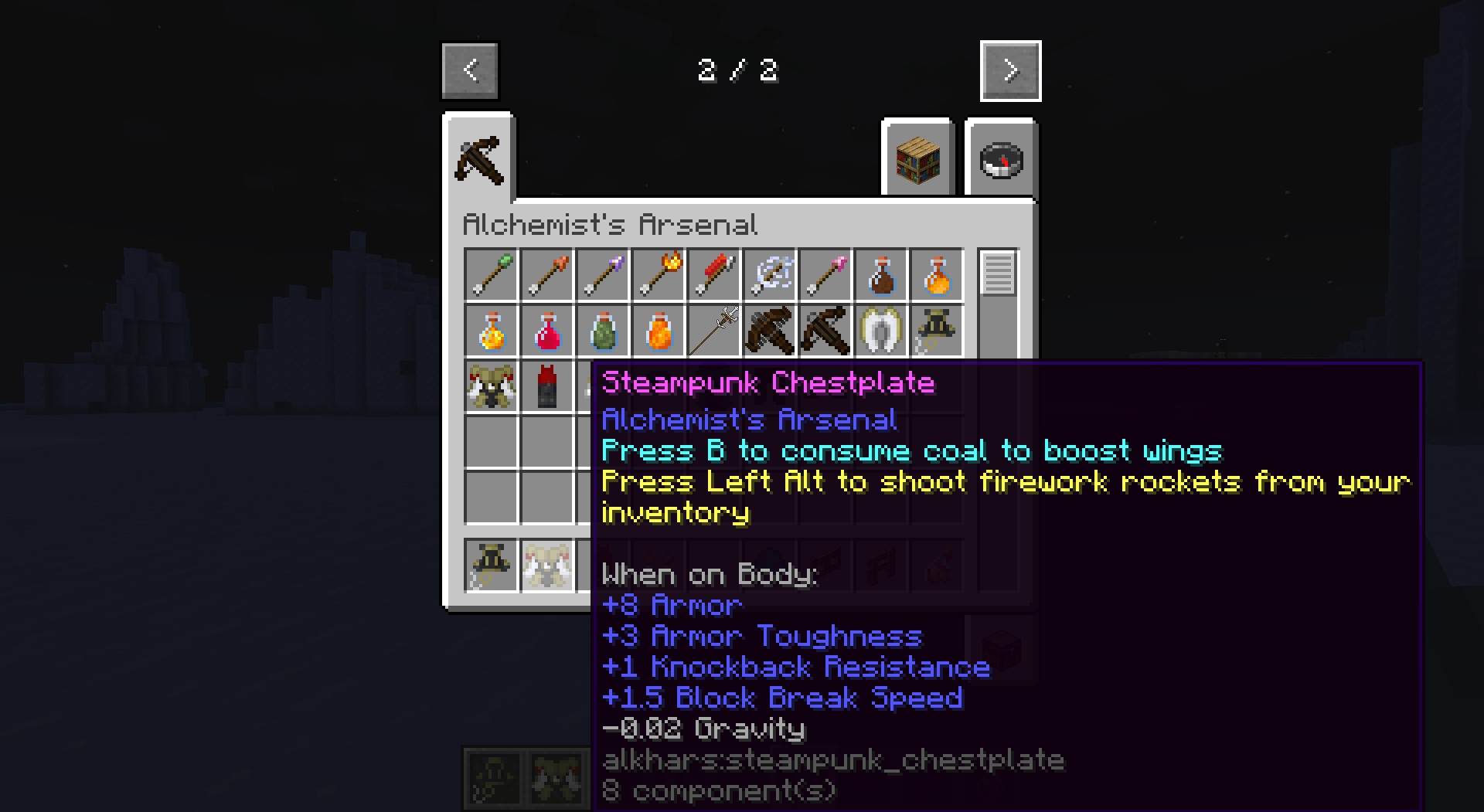Grab the black harness item
The width and height of the screenshot is (1484, 812).
pyautogui.click(x=936, y=331)
